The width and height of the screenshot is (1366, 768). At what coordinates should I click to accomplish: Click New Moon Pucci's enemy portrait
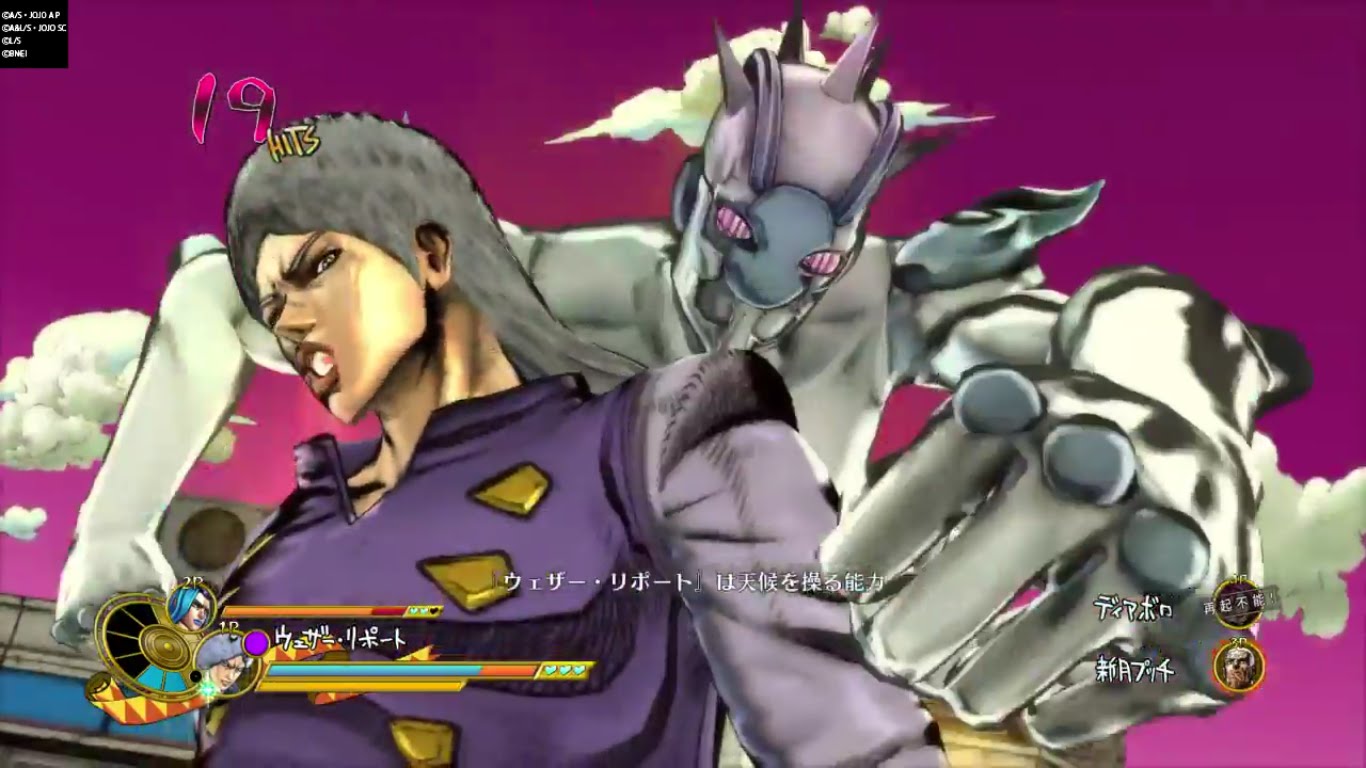tap(1239, 666)
